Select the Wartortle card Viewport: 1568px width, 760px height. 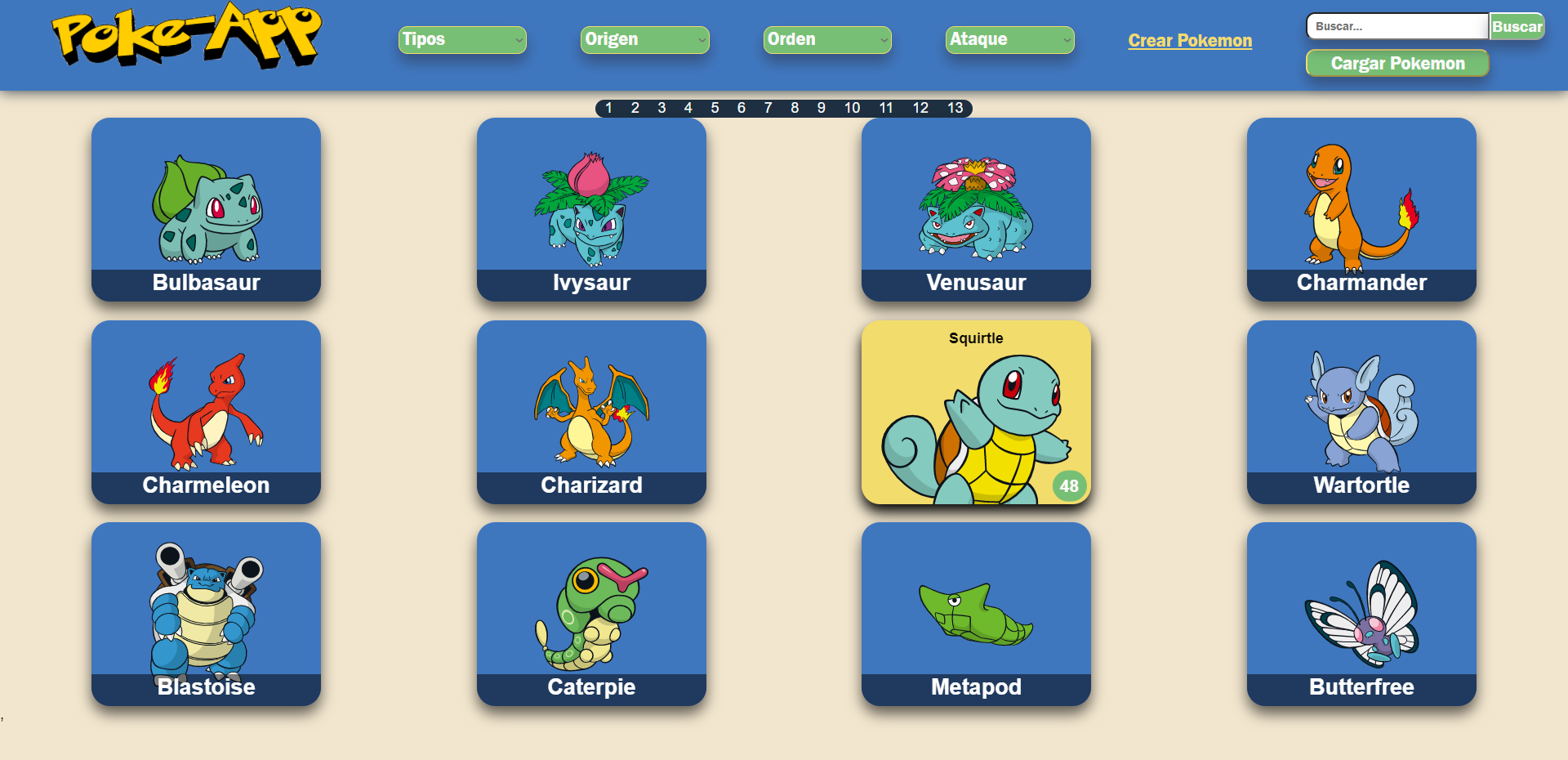click(1361, 413)
